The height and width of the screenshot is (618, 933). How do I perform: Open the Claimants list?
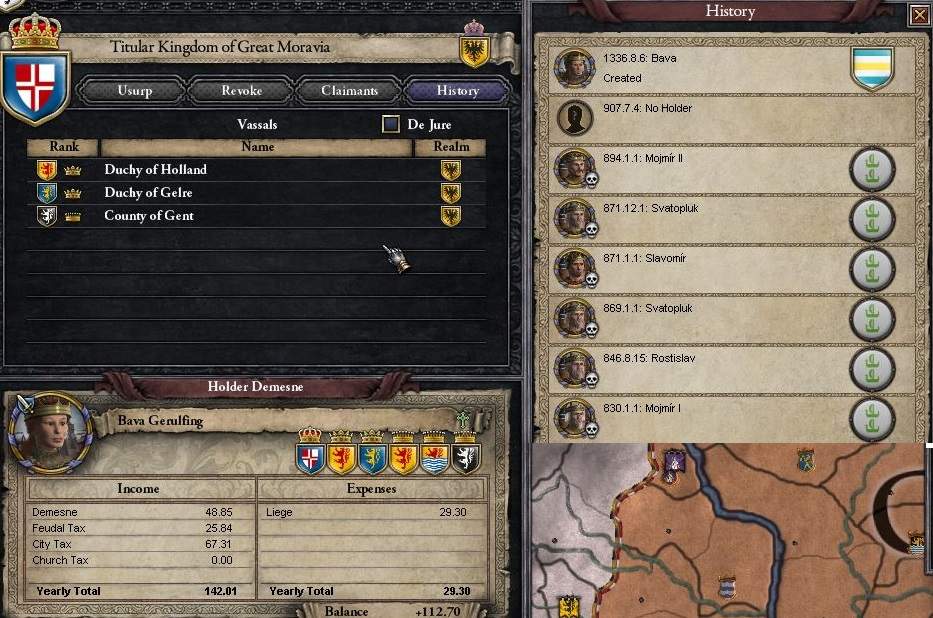point(349,91)
